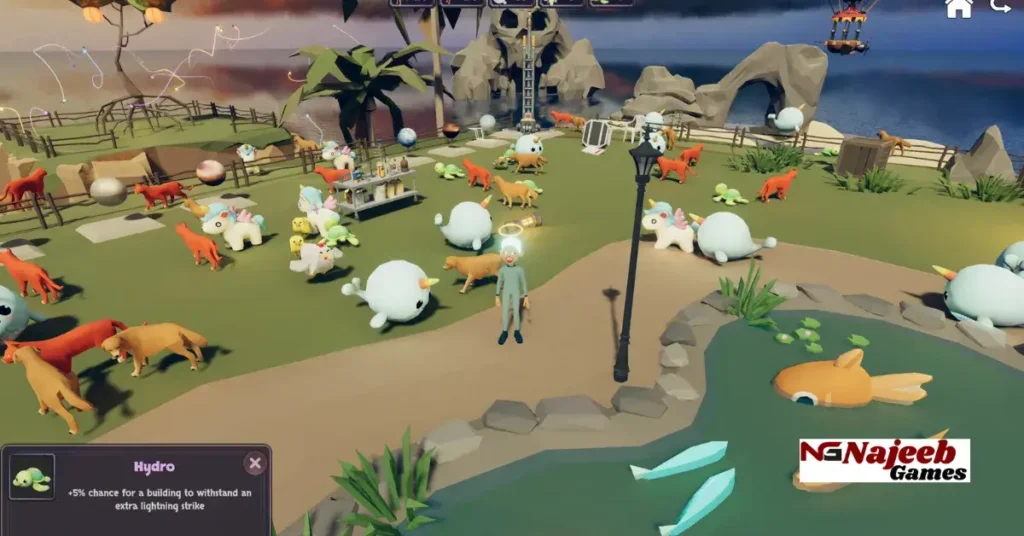Click the white home icon

pos(959,8)
